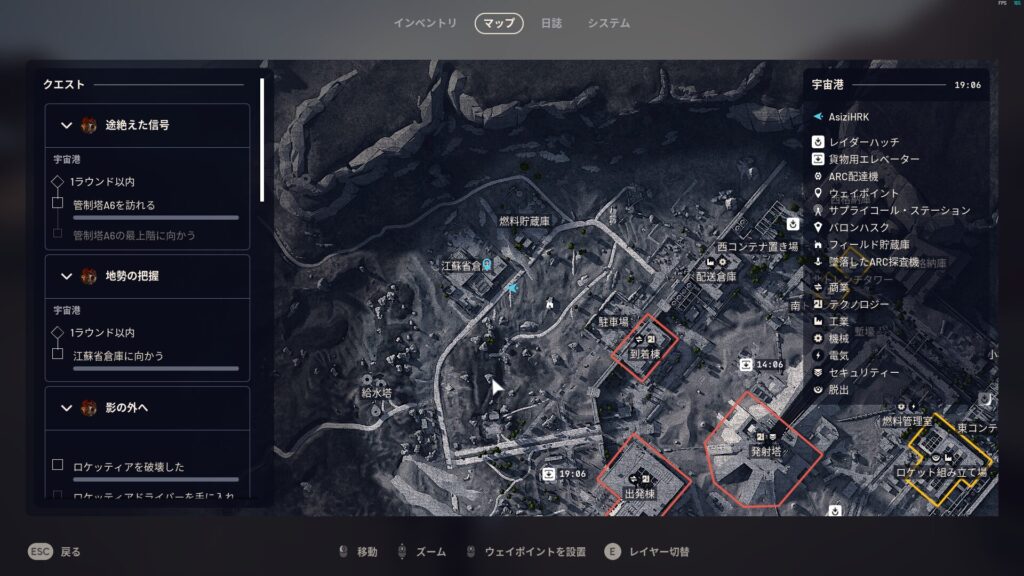Toggle サプライコール・ステーション legend entry
1024x576 pixels.
899,211
